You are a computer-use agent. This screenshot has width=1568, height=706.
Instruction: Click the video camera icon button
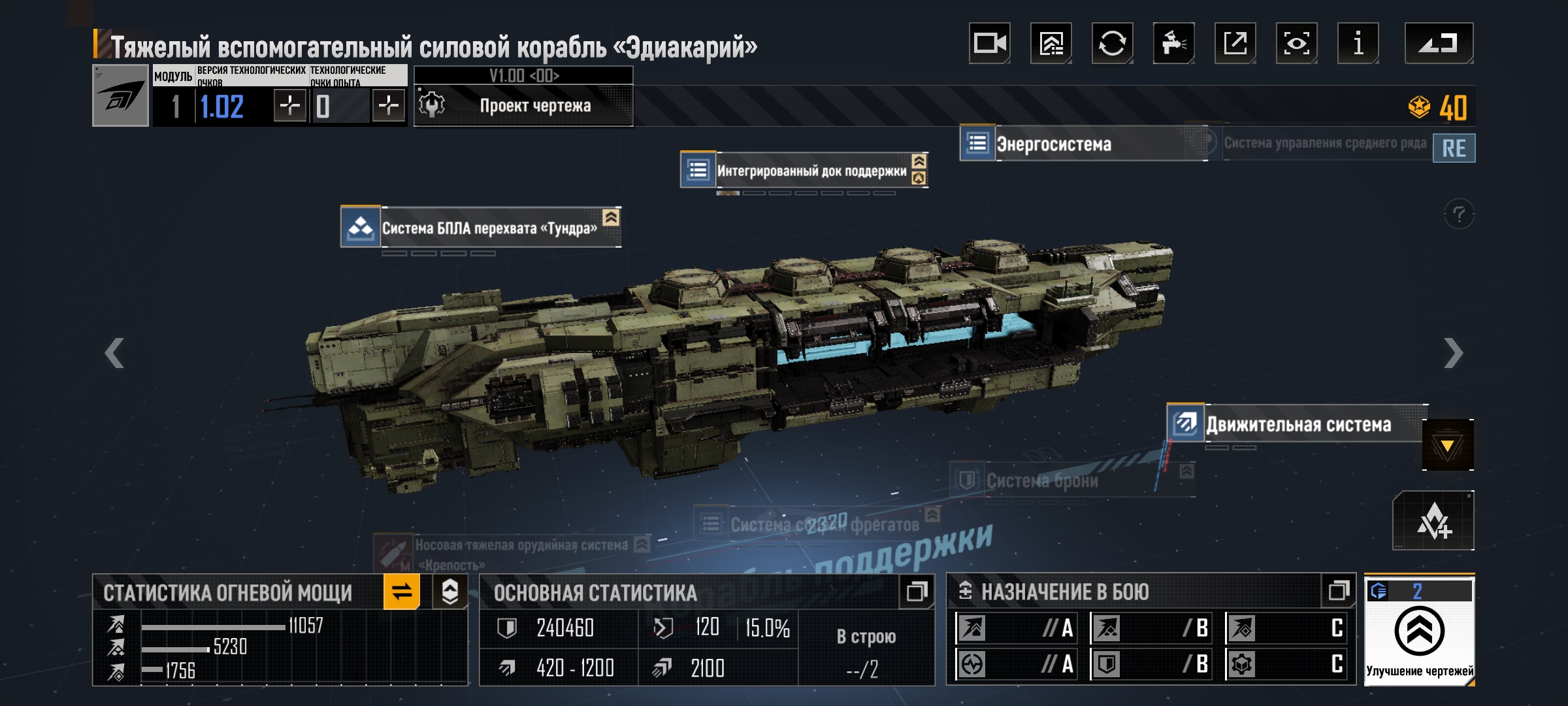[989, 43]
